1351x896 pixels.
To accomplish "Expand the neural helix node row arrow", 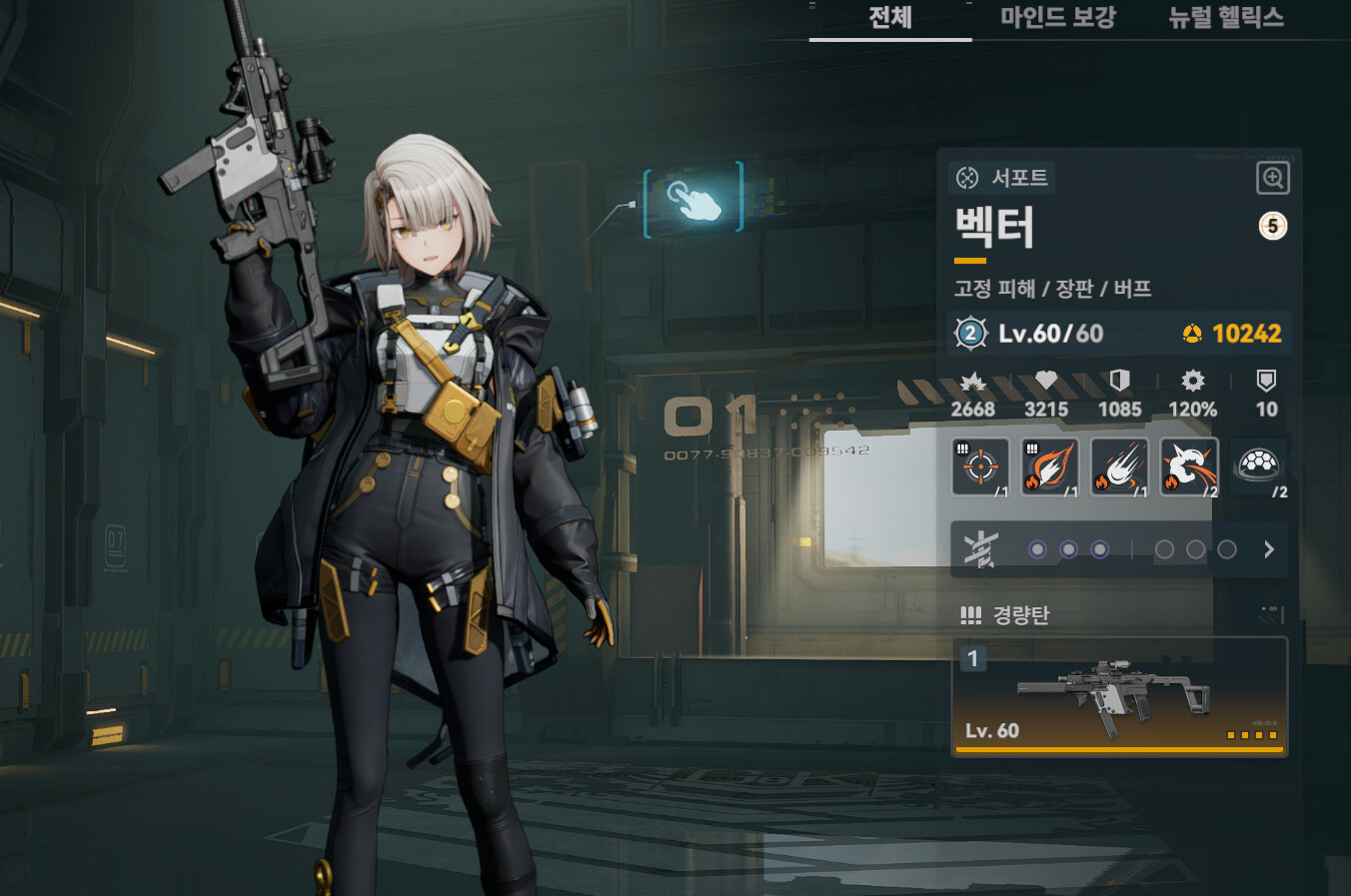I will (x=1268, y=549).
